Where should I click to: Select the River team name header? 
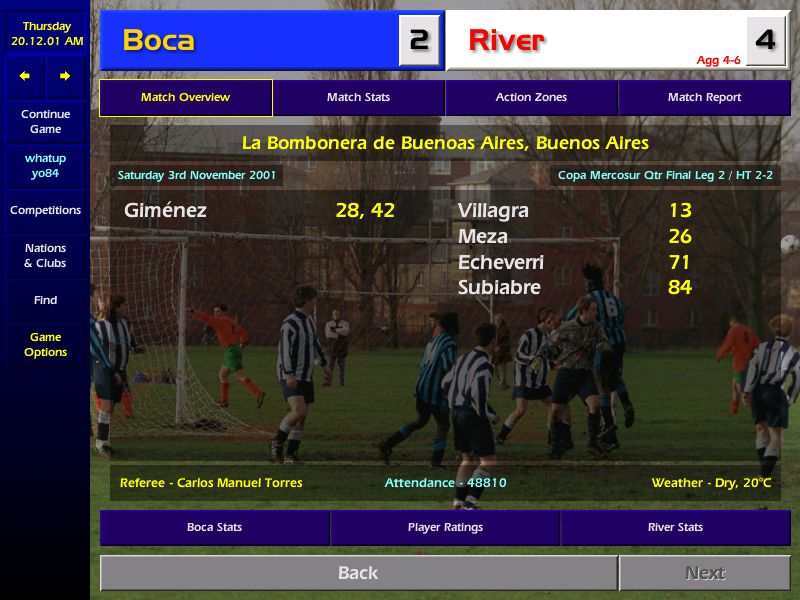tap(506, 40)
